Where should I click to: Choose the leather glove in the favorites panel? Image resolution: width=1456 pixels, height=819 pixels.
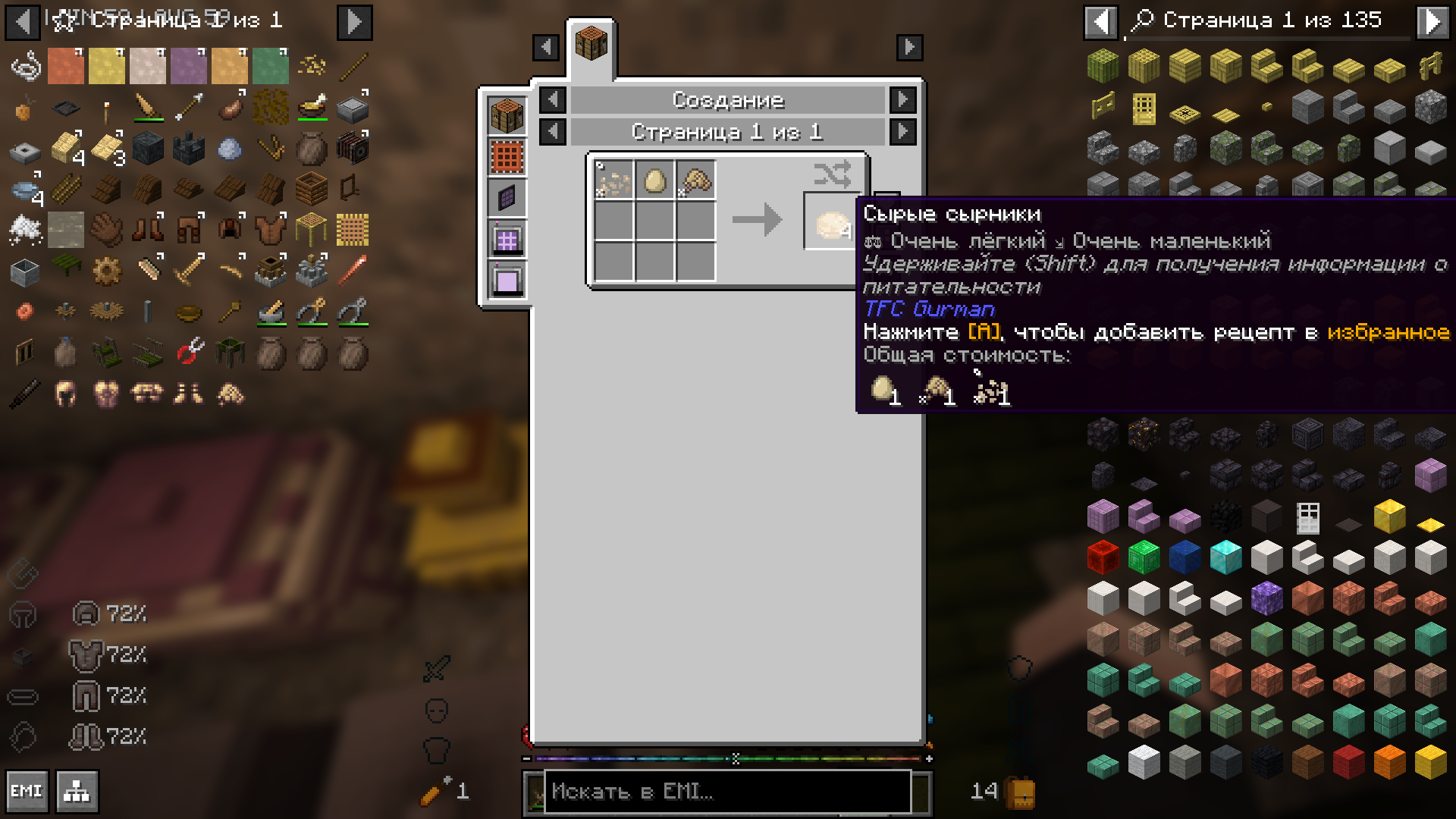107,229
